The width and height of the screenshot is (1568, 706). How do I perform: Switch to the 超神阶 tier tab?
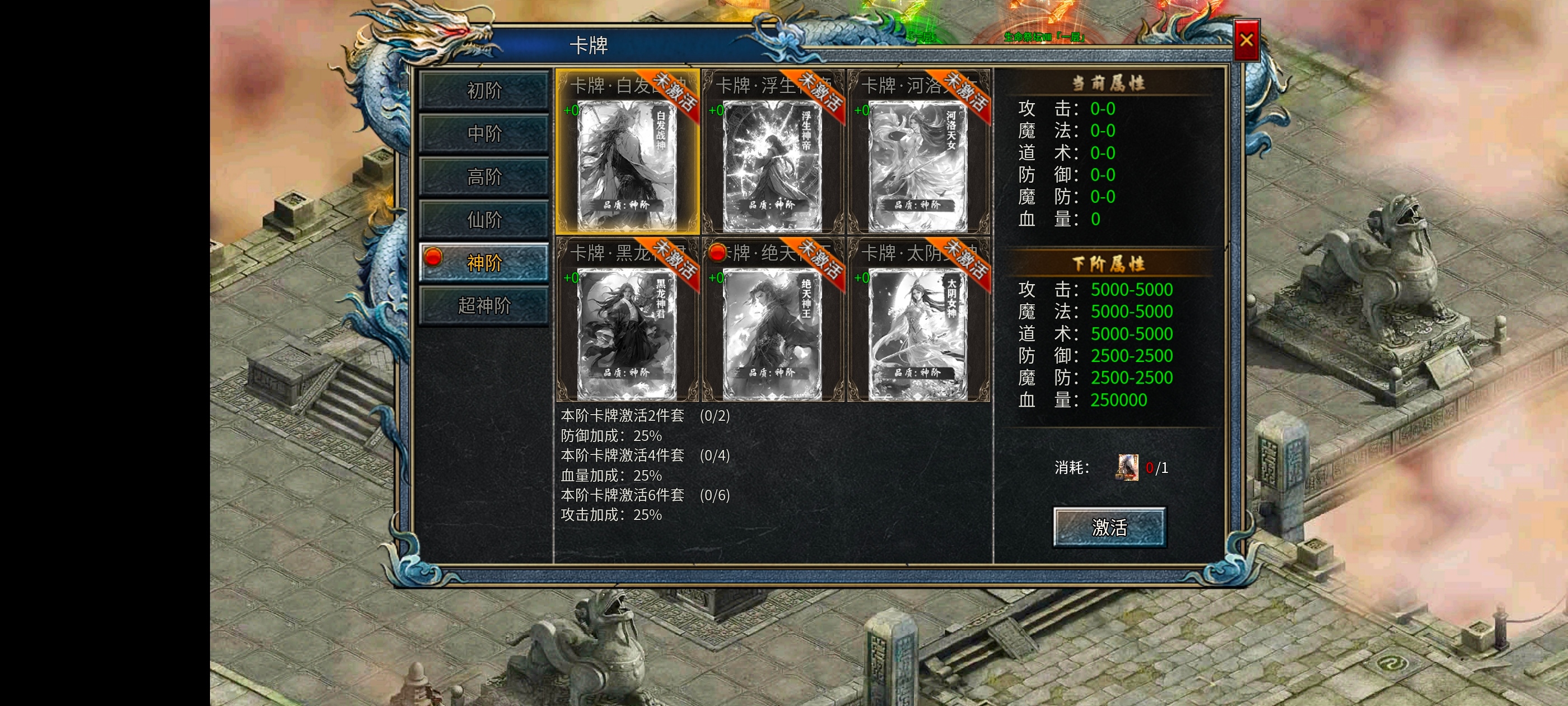[x=484, y=305]
